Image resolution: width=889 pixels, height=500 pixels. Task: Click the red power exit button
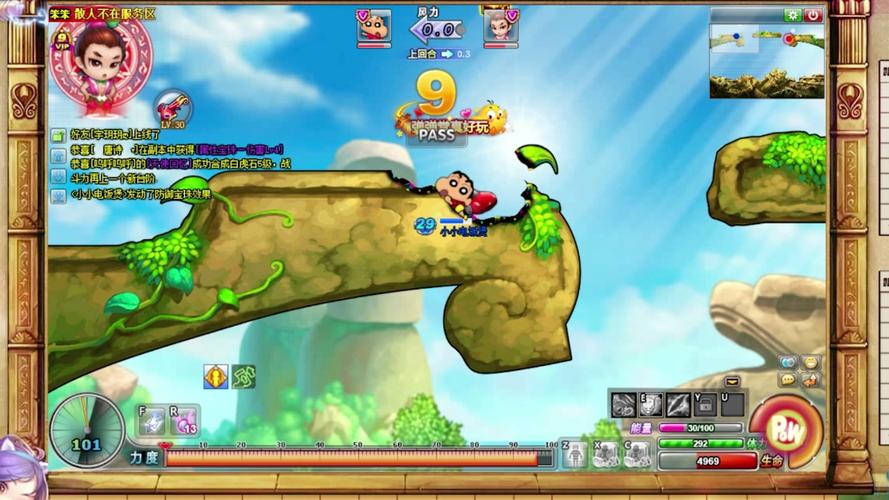(814, 16)
